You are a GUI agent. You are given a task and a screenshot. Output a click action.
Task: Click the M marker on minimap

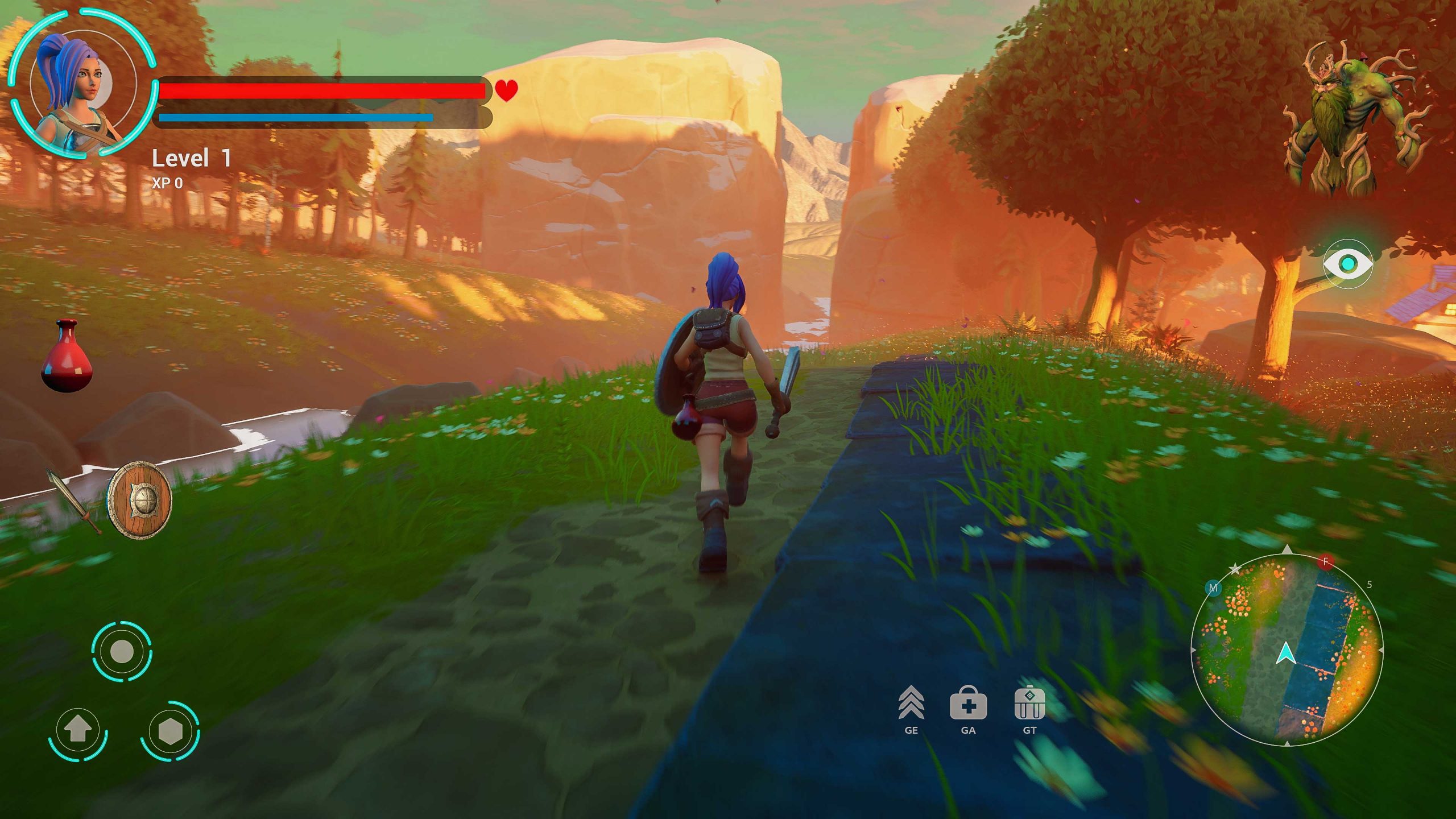tap(1213, 588)
